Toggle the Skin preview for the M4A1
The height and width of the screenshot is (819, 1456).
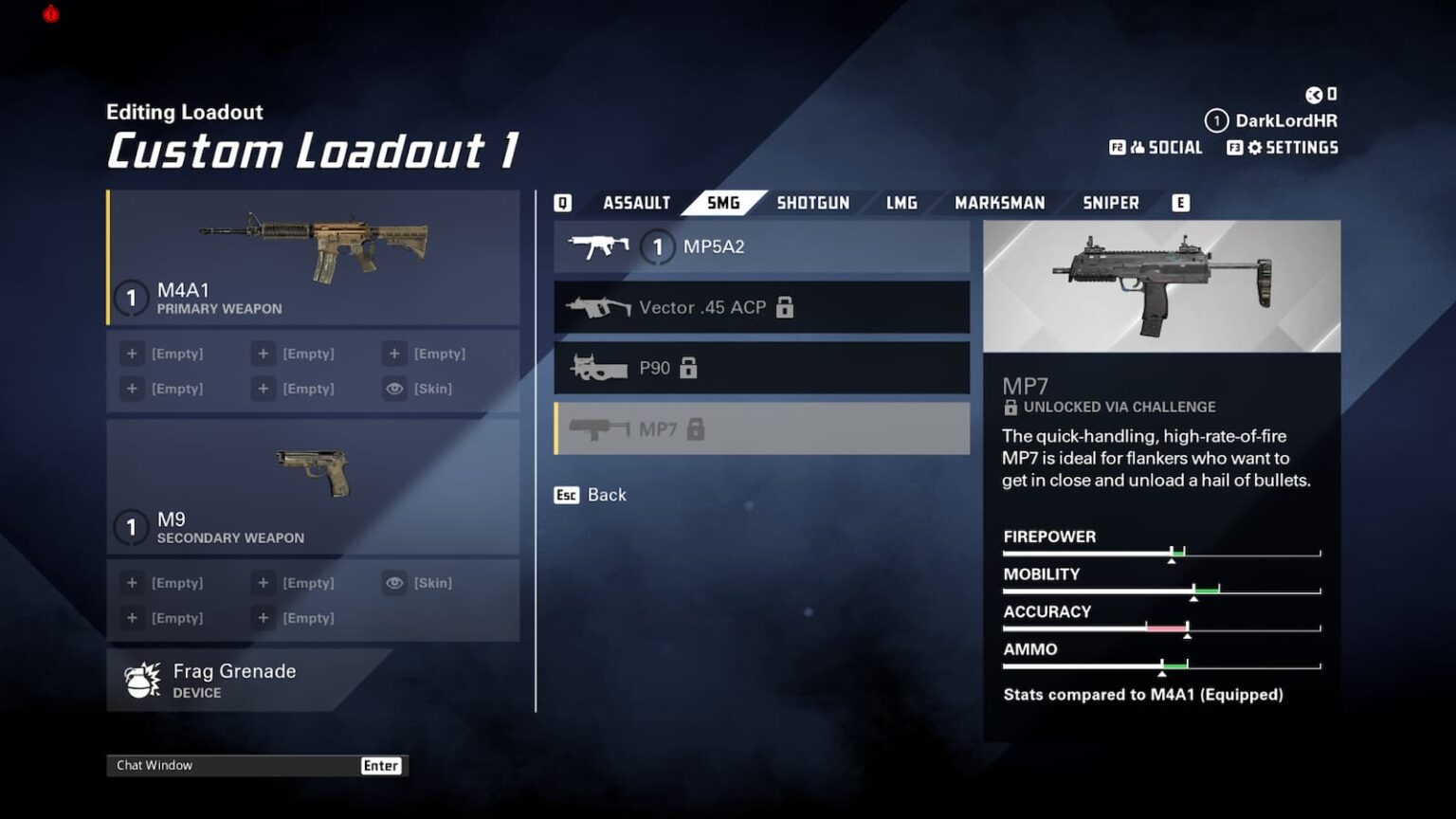[x=395, y=388]
